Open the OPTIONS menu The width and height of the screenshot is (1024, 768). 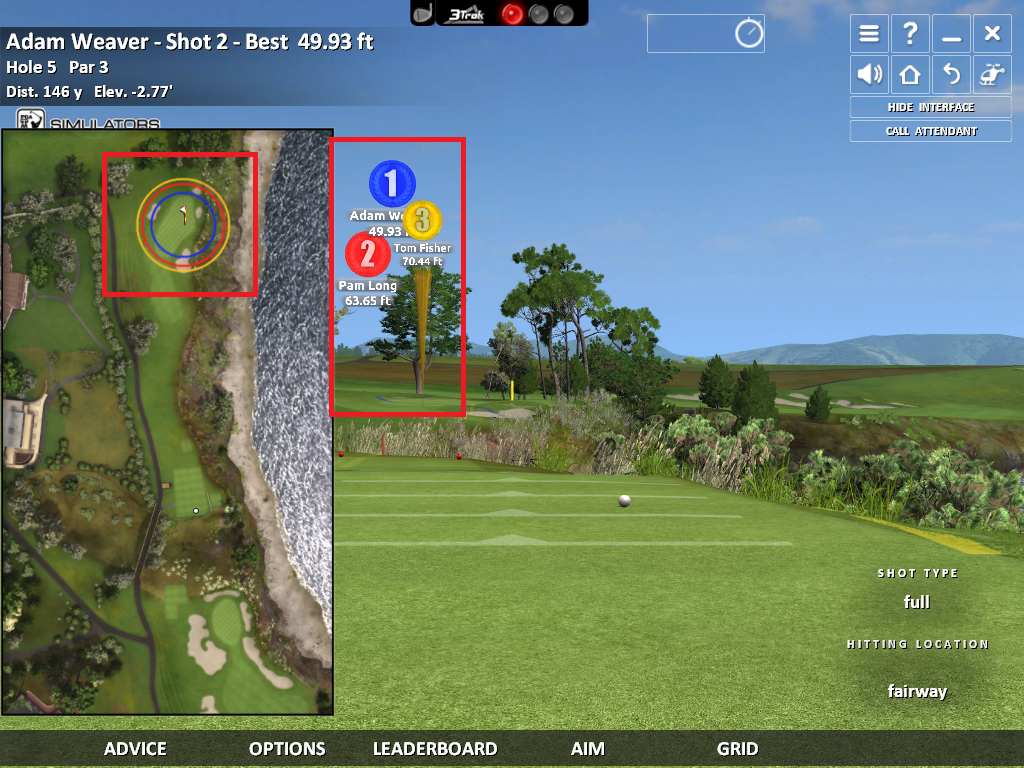[x=287, y=748]
